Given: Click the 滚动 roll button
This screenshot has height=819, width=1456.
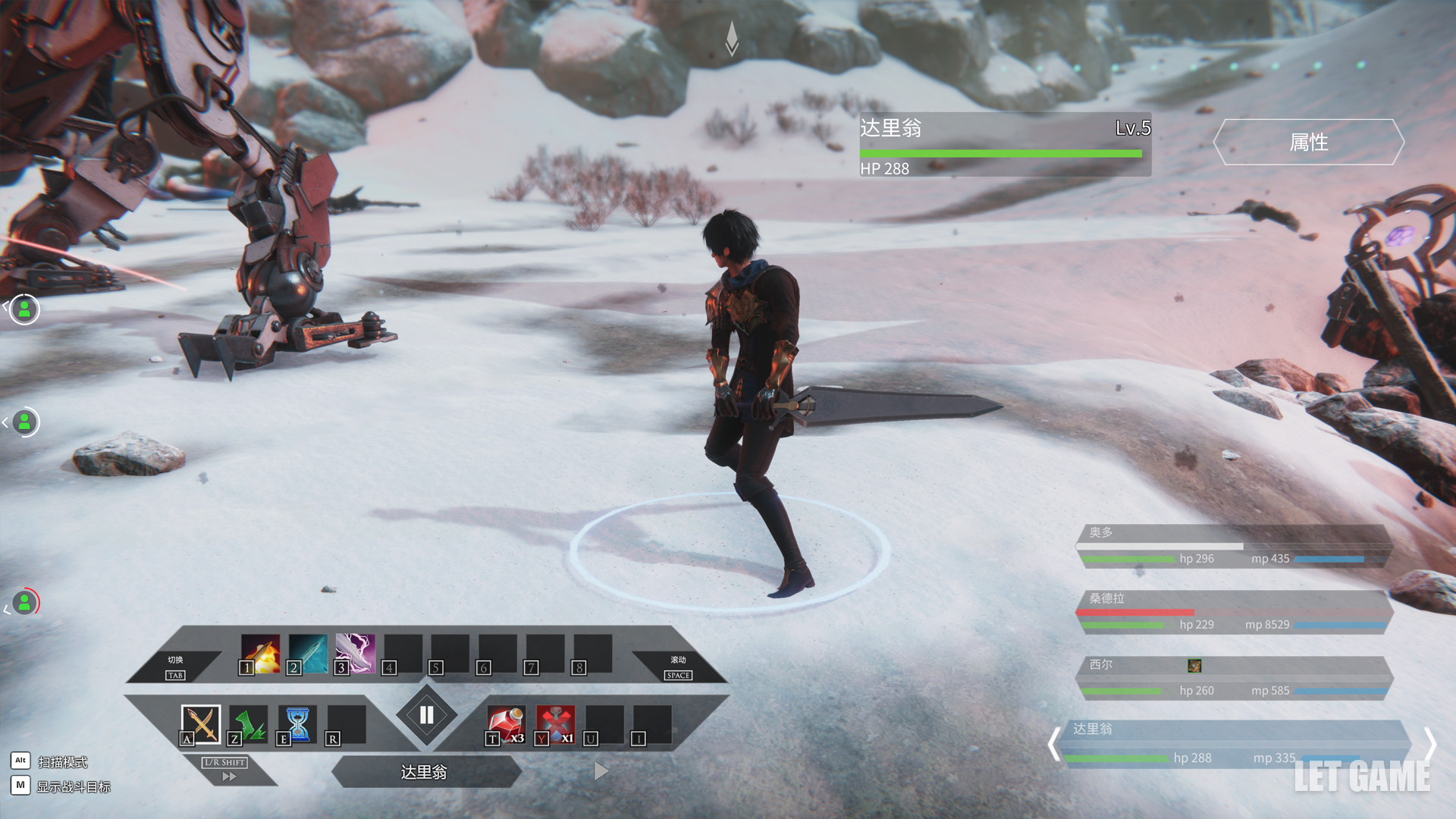Looking at the screenshot, I should [x=678, y=667].
